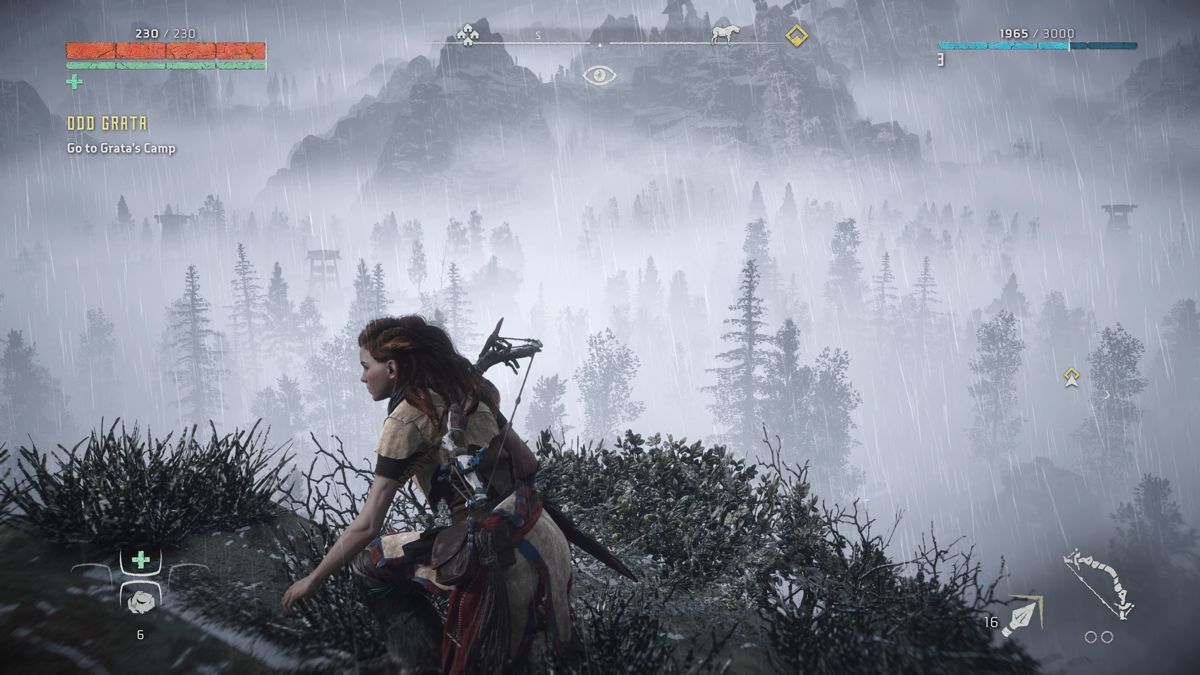Image resolution: width=1200 pixels, height=675 pixels.
Task: Use the green cross healing potion slot
Action: click(x=141, y=560)
